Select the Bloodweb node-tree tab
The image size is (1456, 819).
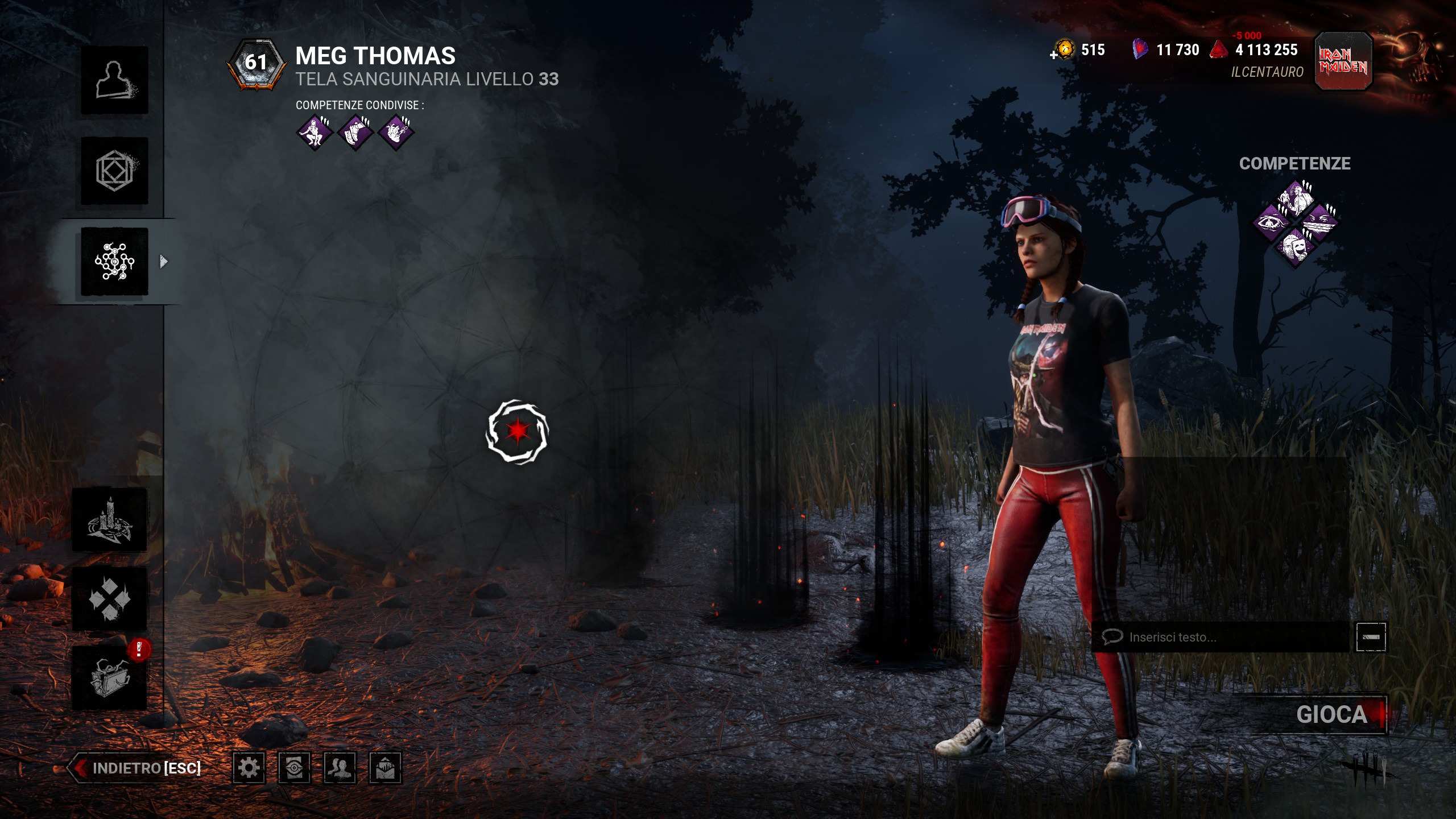(114, 262)
